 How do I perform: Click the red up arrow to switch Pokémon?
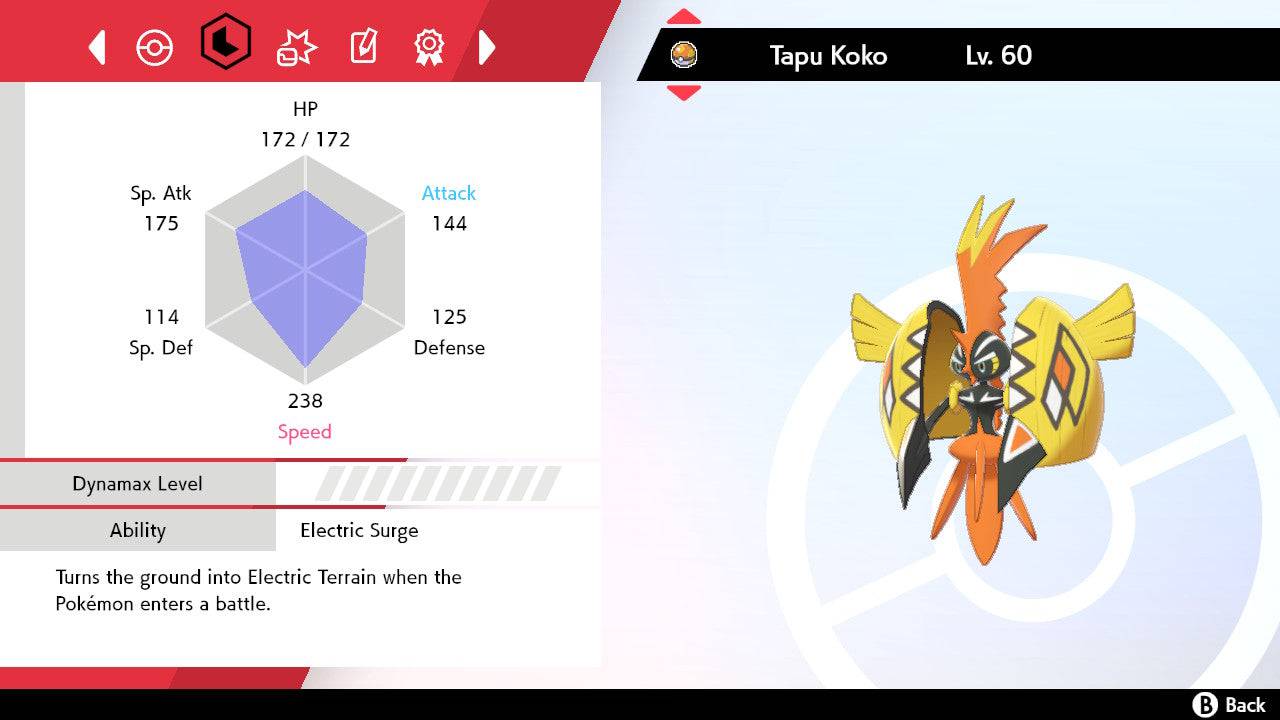(684, 15)
